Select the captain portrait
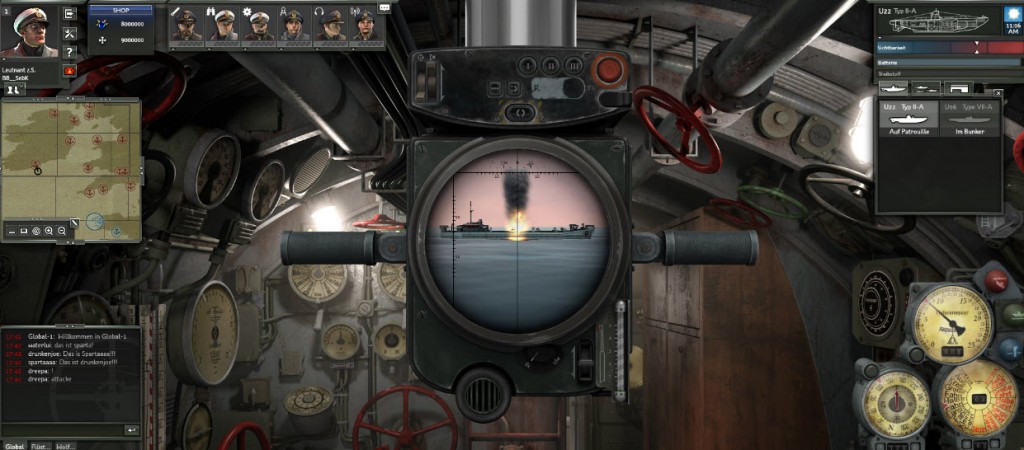Image resolution: width=1024 pixels, height=450 pixels. click(29, 29)
